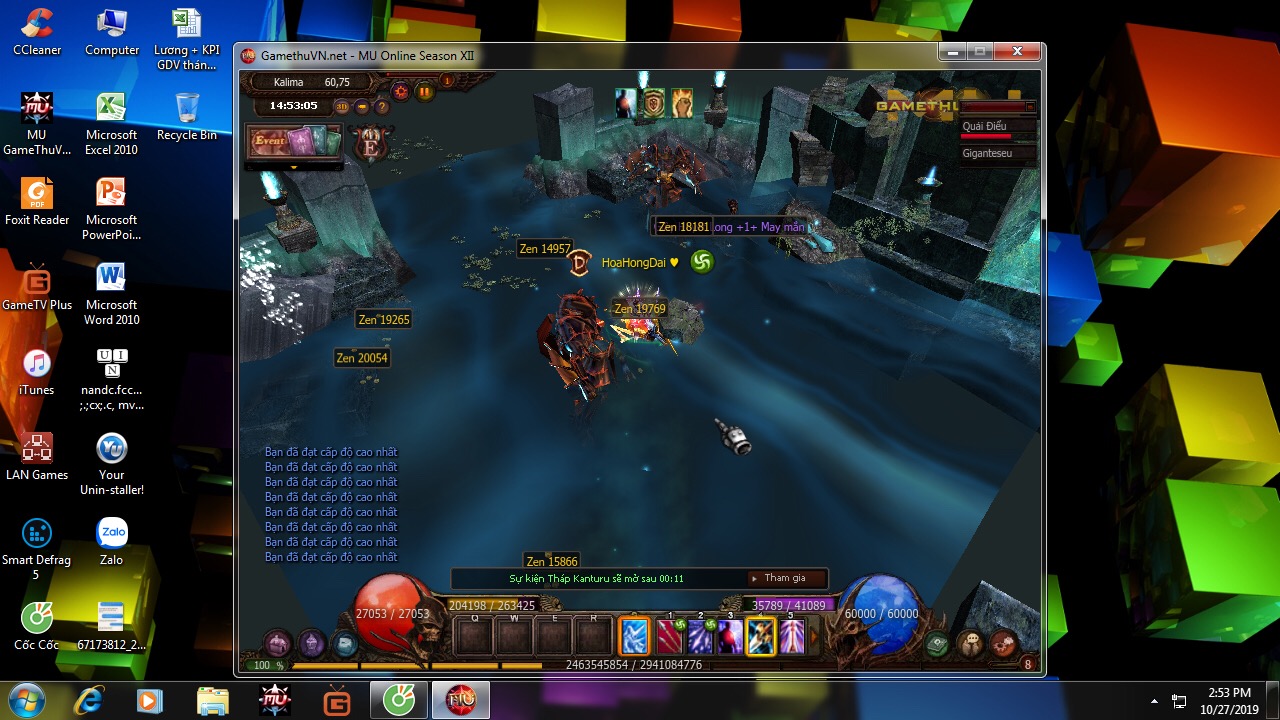The height and width of the screenshot is (720, 1280).
Task: Select Giganteseu in the target list
Action: click(987, 153)
